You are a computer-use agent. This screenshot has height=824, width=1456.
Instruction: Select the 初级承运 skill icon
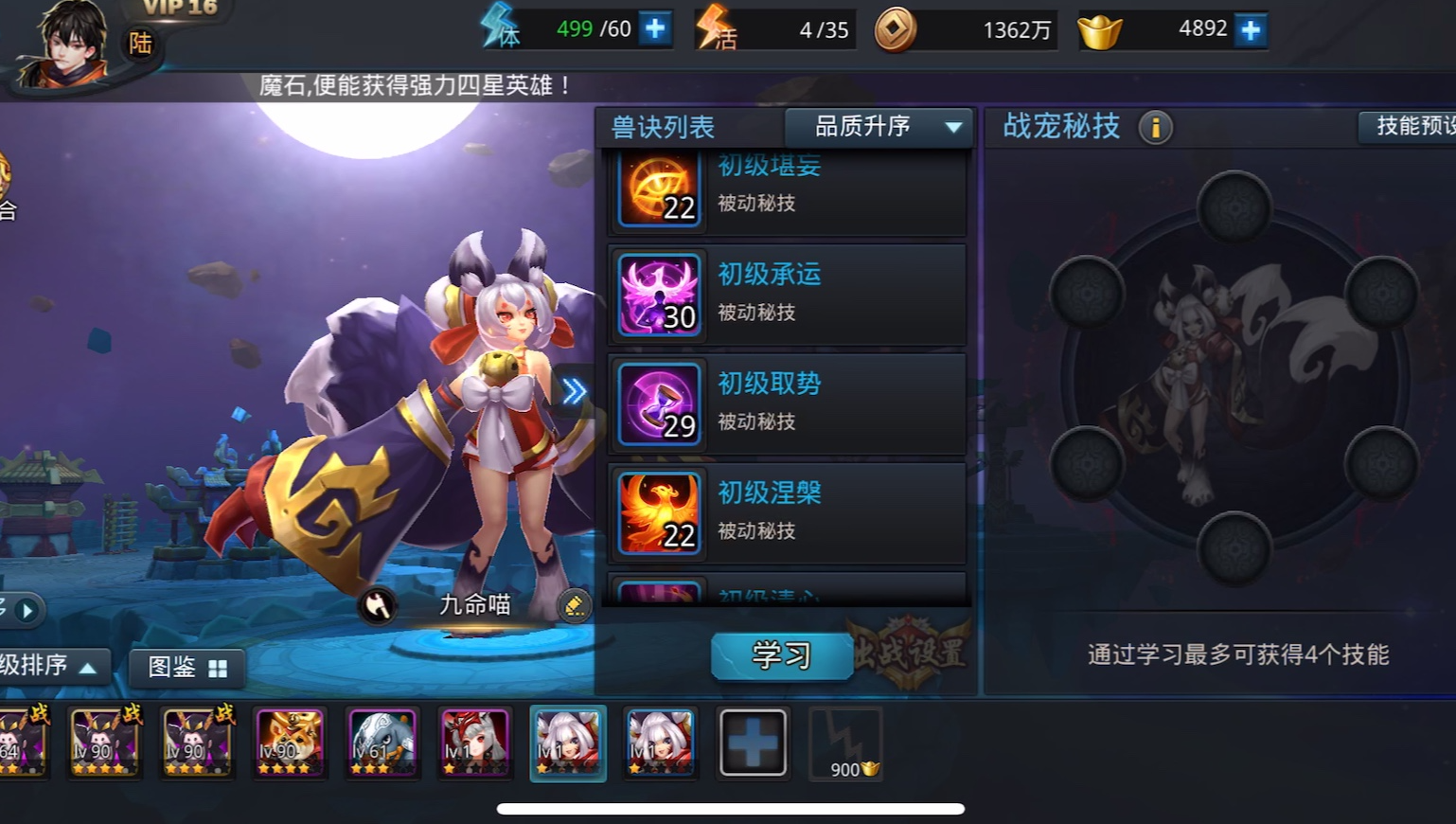pyautogui.click(x=658, y=295)
